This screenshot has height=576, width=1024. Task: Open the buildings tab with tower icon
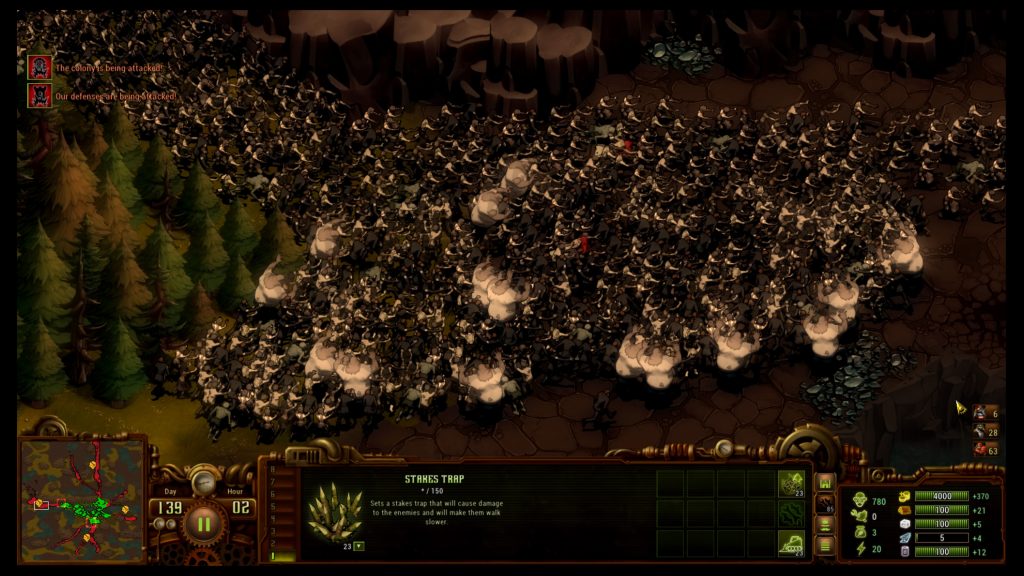coord(826,482)
